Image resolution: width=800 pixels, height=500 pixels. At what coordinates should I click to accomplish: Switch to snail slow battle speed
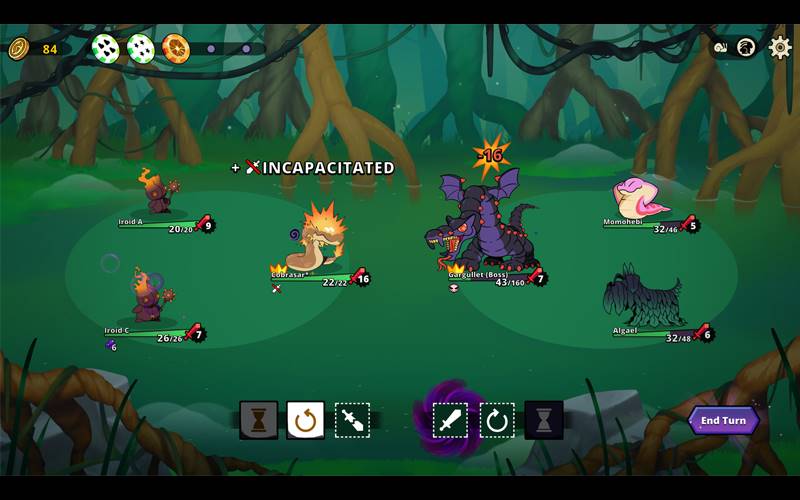(x=721, y=47)
